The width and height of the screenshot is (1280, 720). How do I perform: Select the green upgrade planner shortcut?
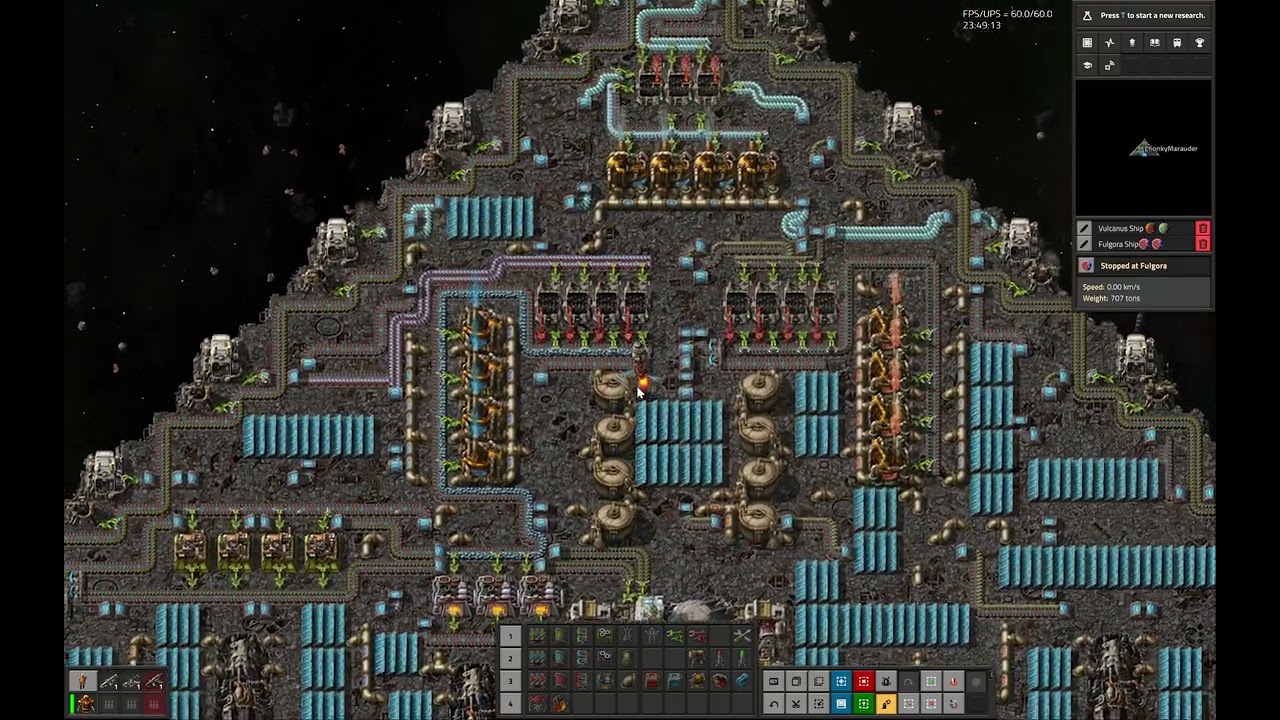click(864, 704)
